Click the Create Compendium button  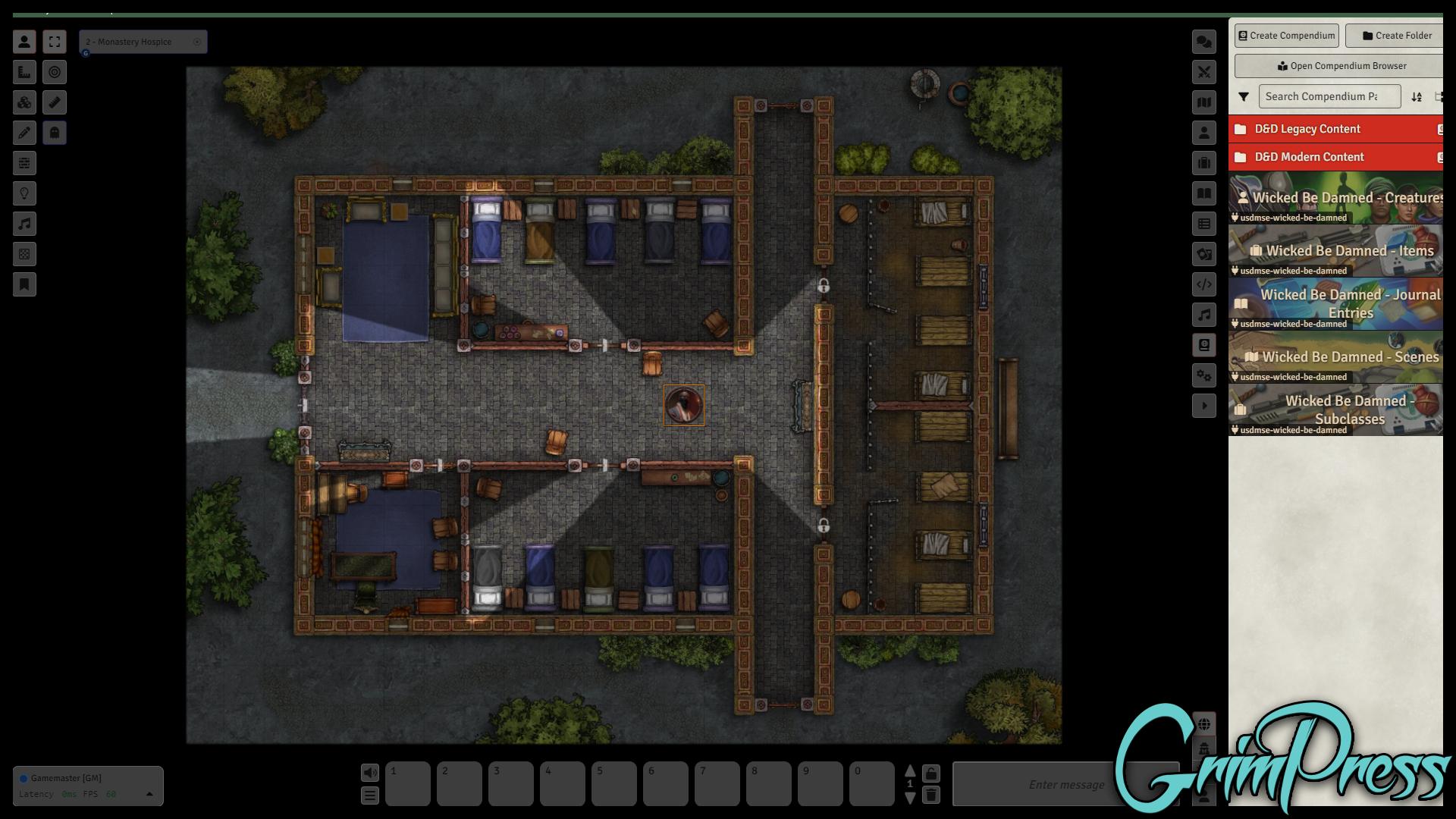coord(1286,36)
